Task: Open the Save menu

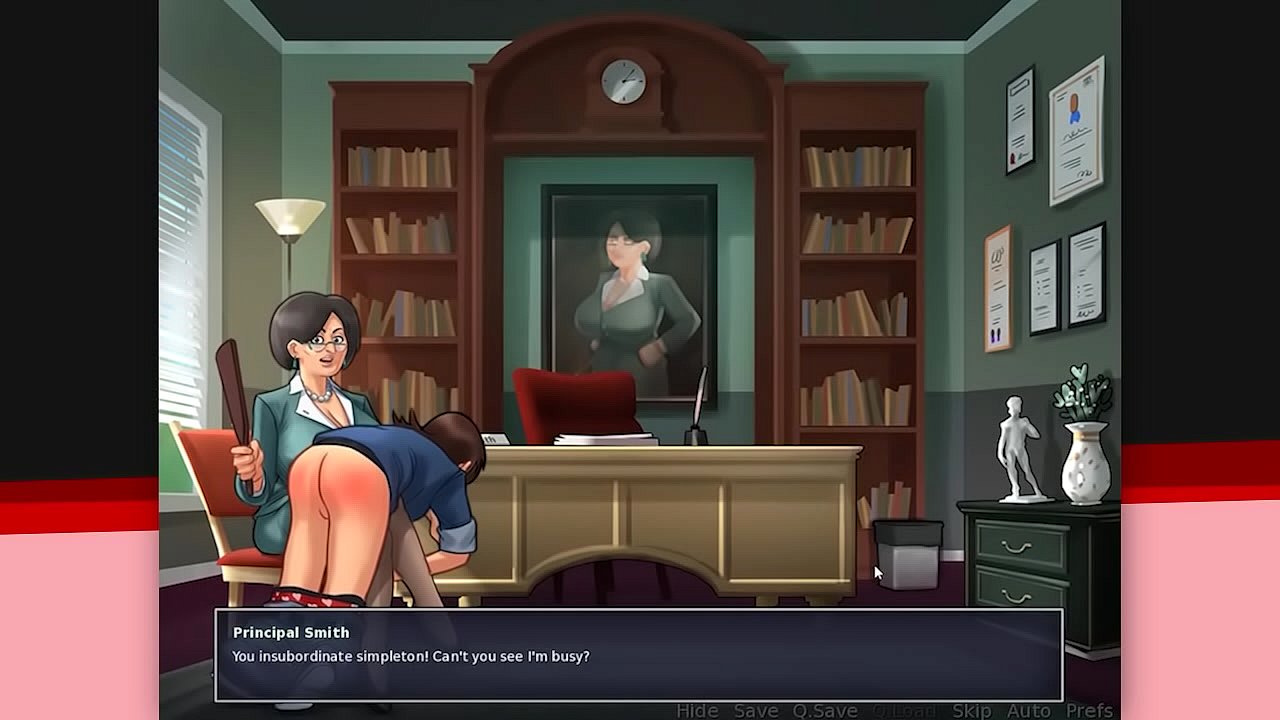Action: coord(756,710)
